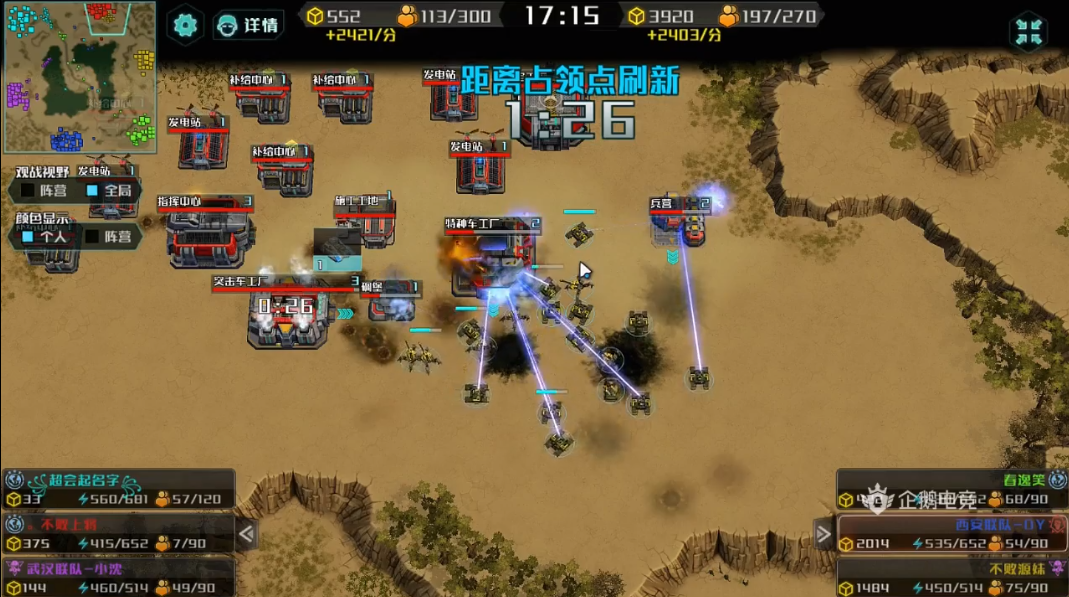The width and height of the screenshot is (1069, 597).
Task: Select player 春逸笑 in the list
Action: [x=951, y=489]
